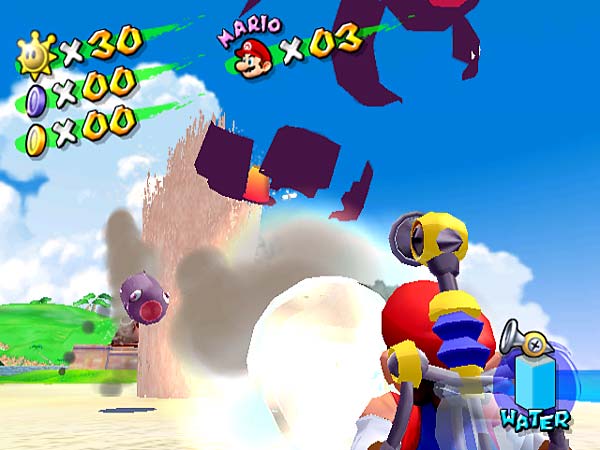
Task: Click the FLUDD water tank gauge
Action: click(x=533, y=381)
